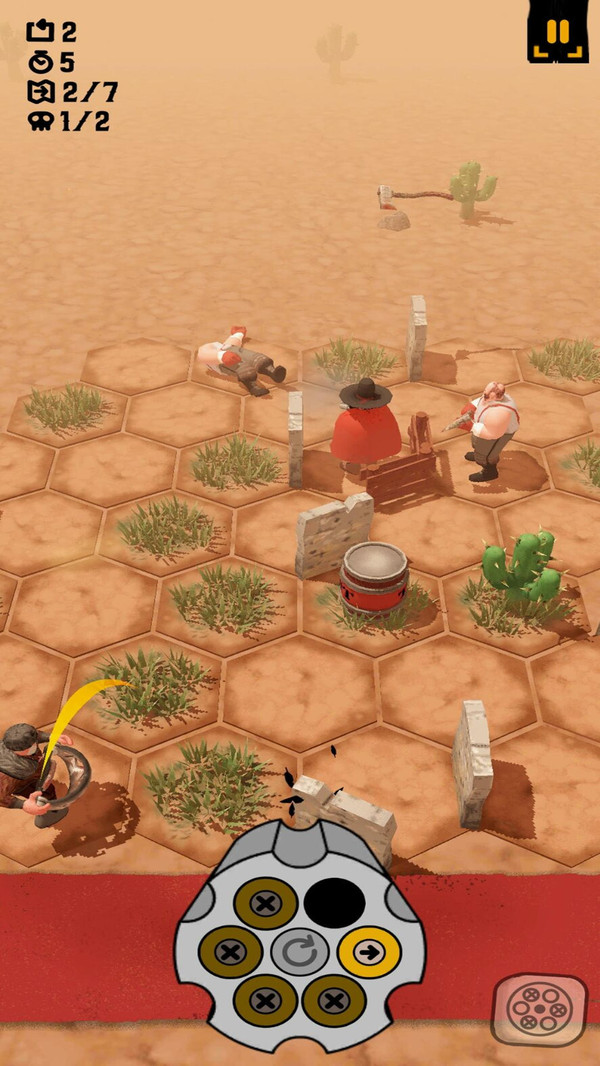Image resolution: width=600 pixels, height=1066 pixels.
Task: Open the revolver cylinder button in the corner
Action: coord(539,1010)
